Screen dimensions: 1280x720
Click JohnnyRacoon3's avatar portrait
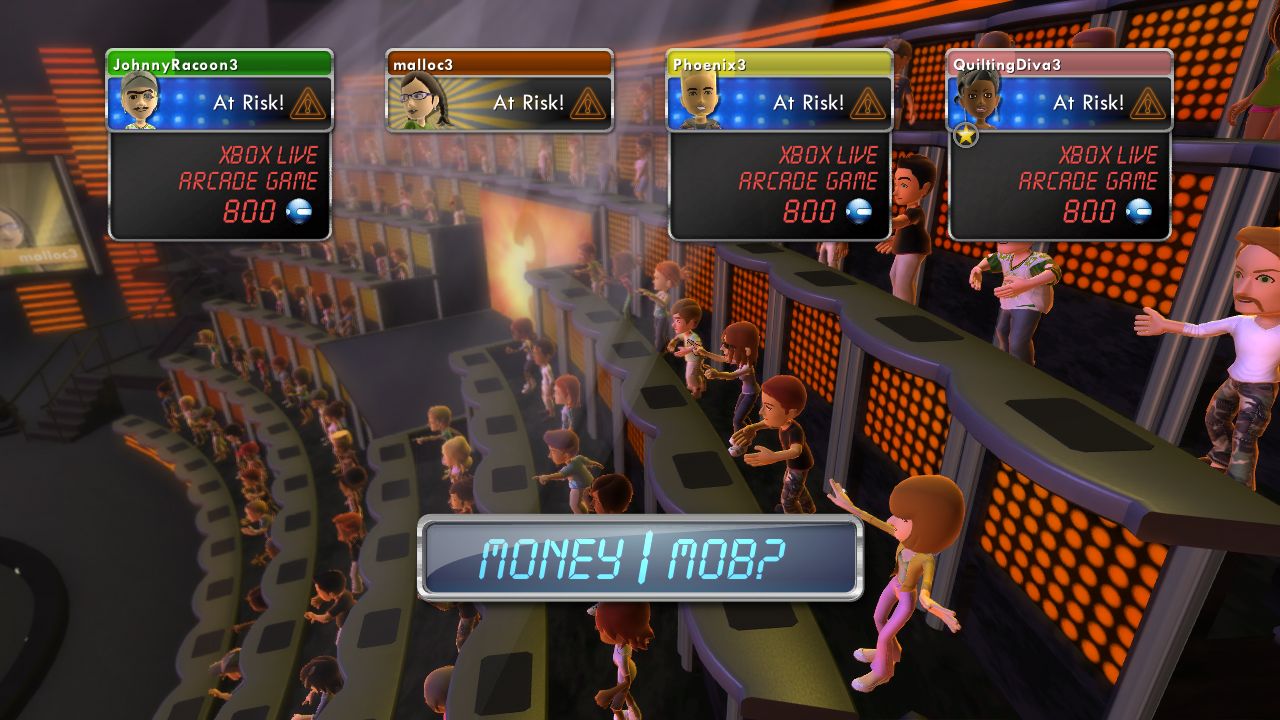click(x=141, y=102)
